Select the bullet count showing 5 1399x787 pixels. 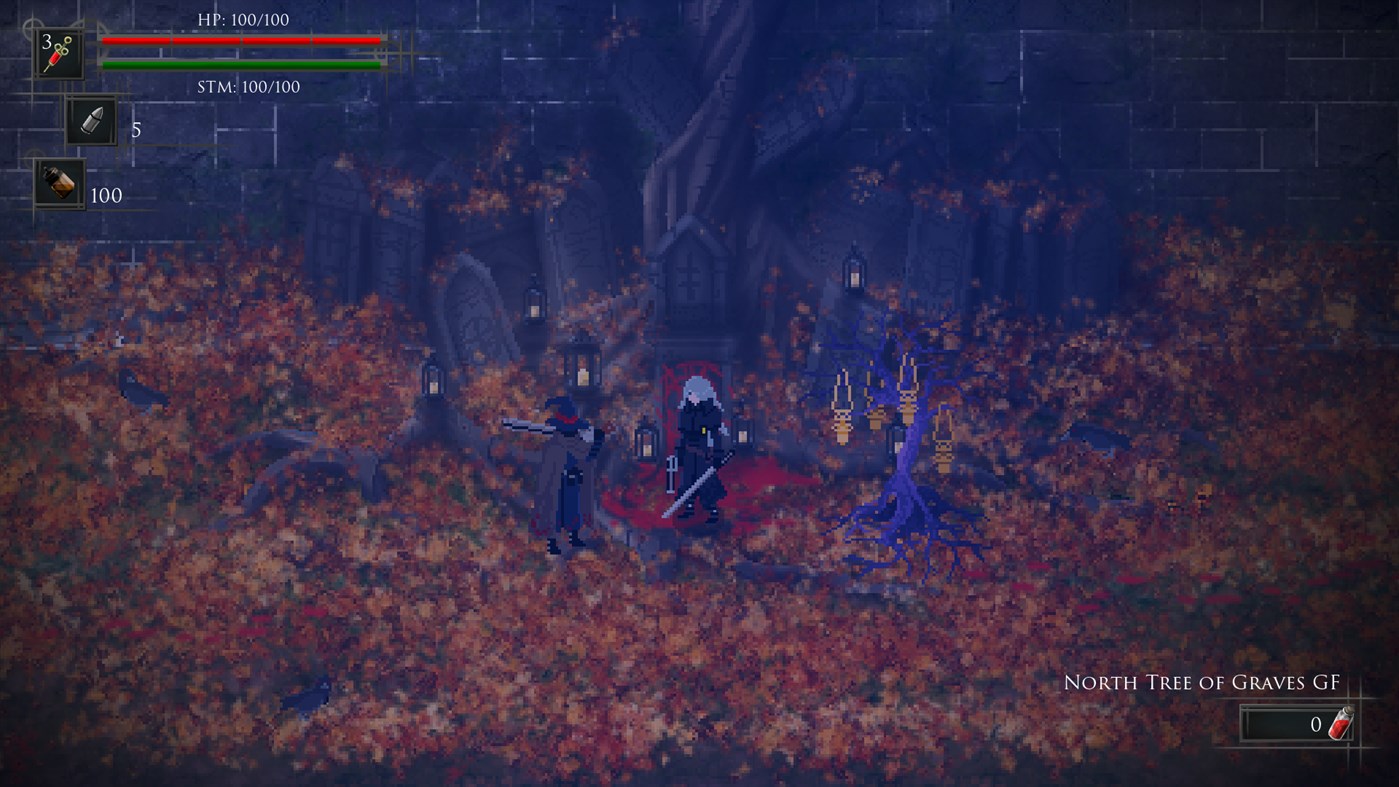click(x=135, y=127)
